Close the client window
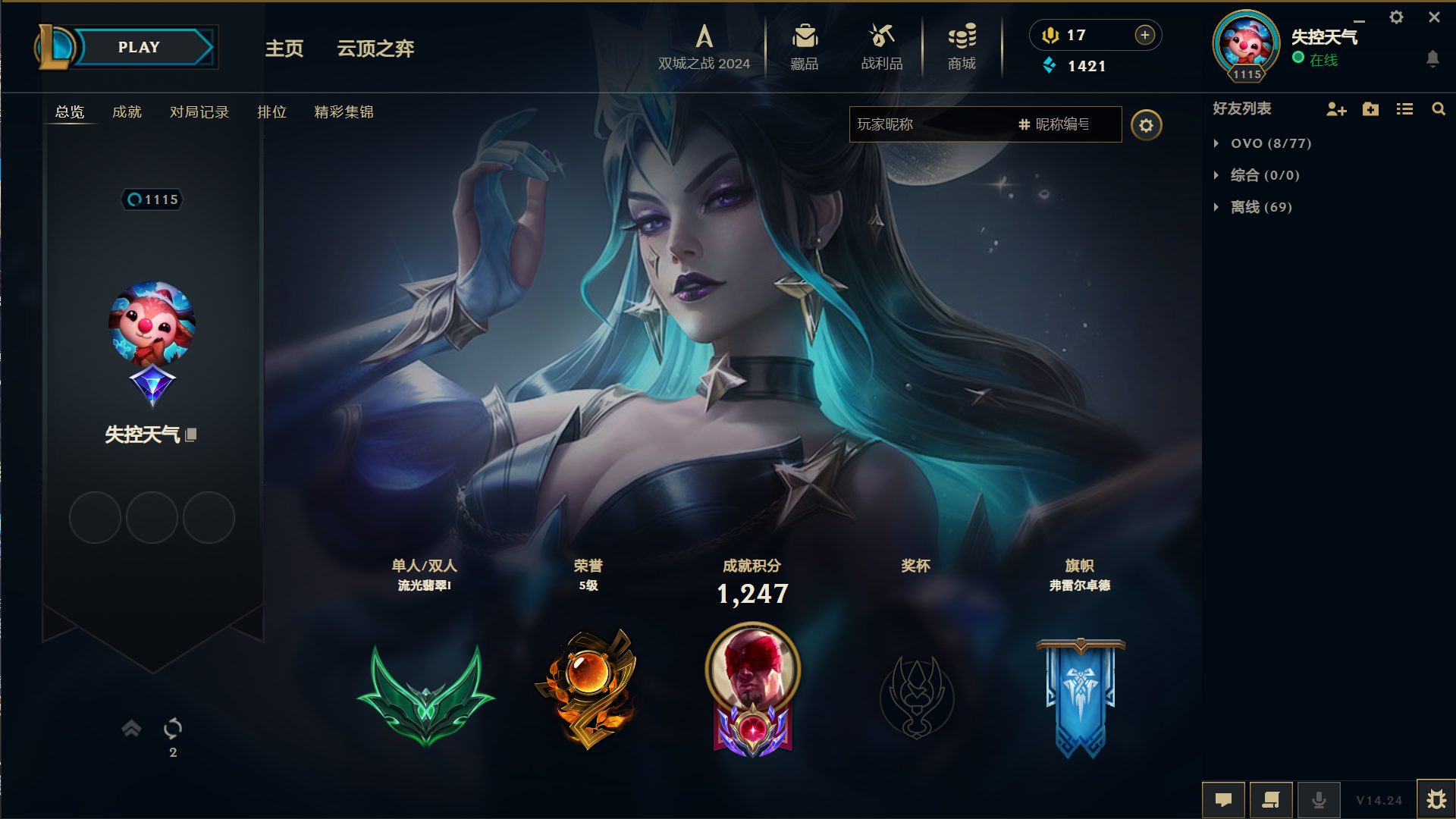The width and height of the screenshot is (1456, 819). coord(1434,17)
